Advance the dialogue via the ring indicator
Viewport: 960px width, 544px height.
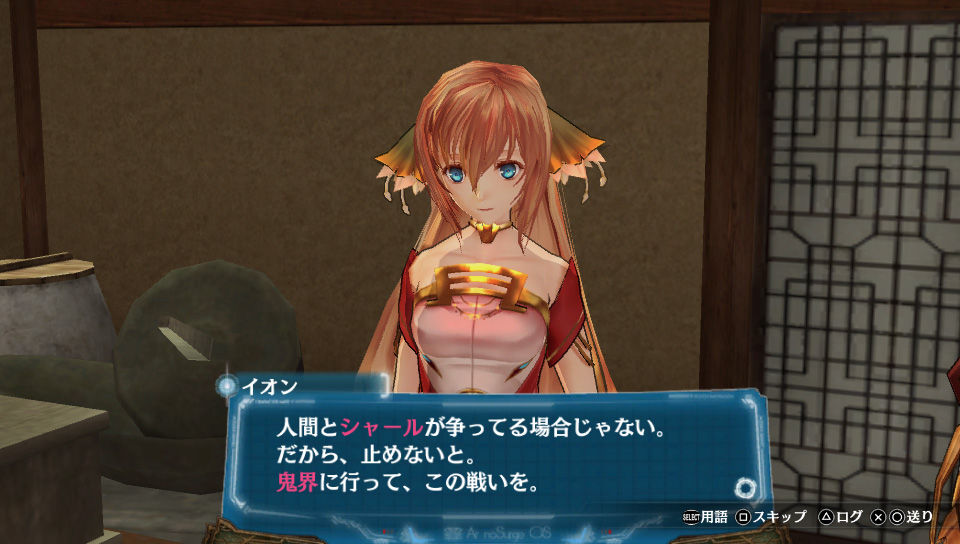(745, 489)
